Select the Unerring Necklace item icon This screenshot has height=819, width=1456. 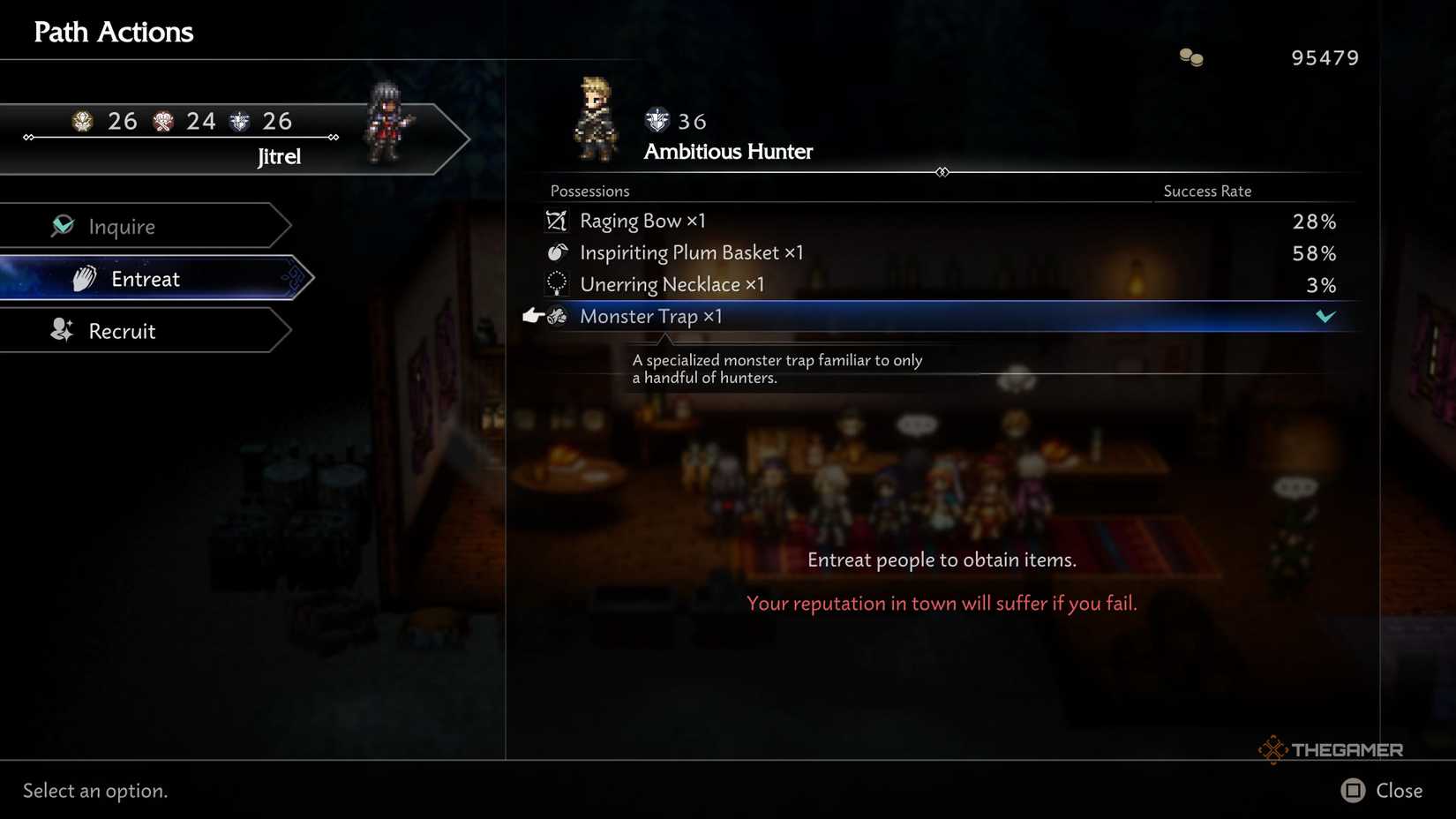coord(556,283)
